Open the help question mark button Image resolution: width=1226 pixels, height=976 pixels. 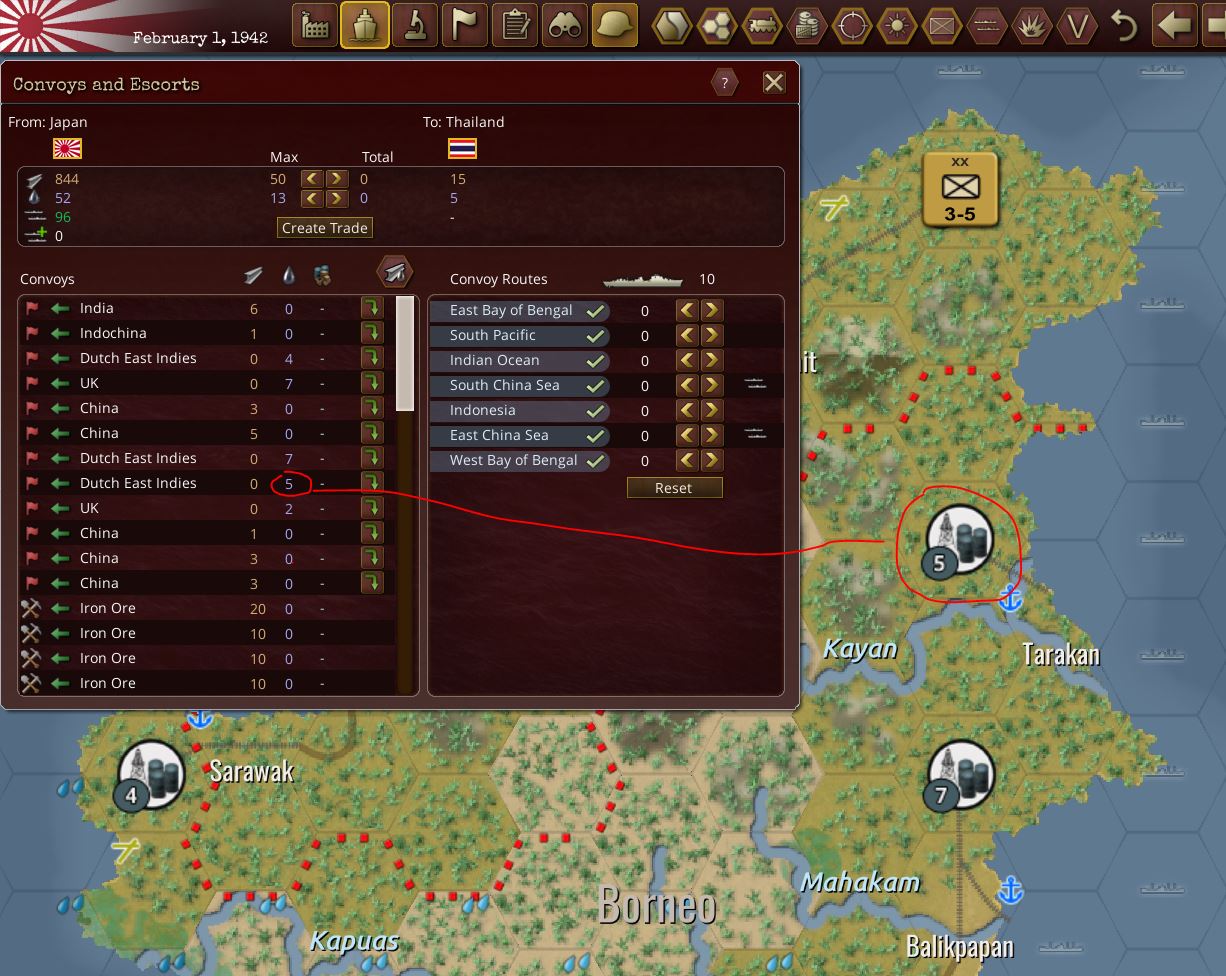pyautogui.click(x=724, y=82)
